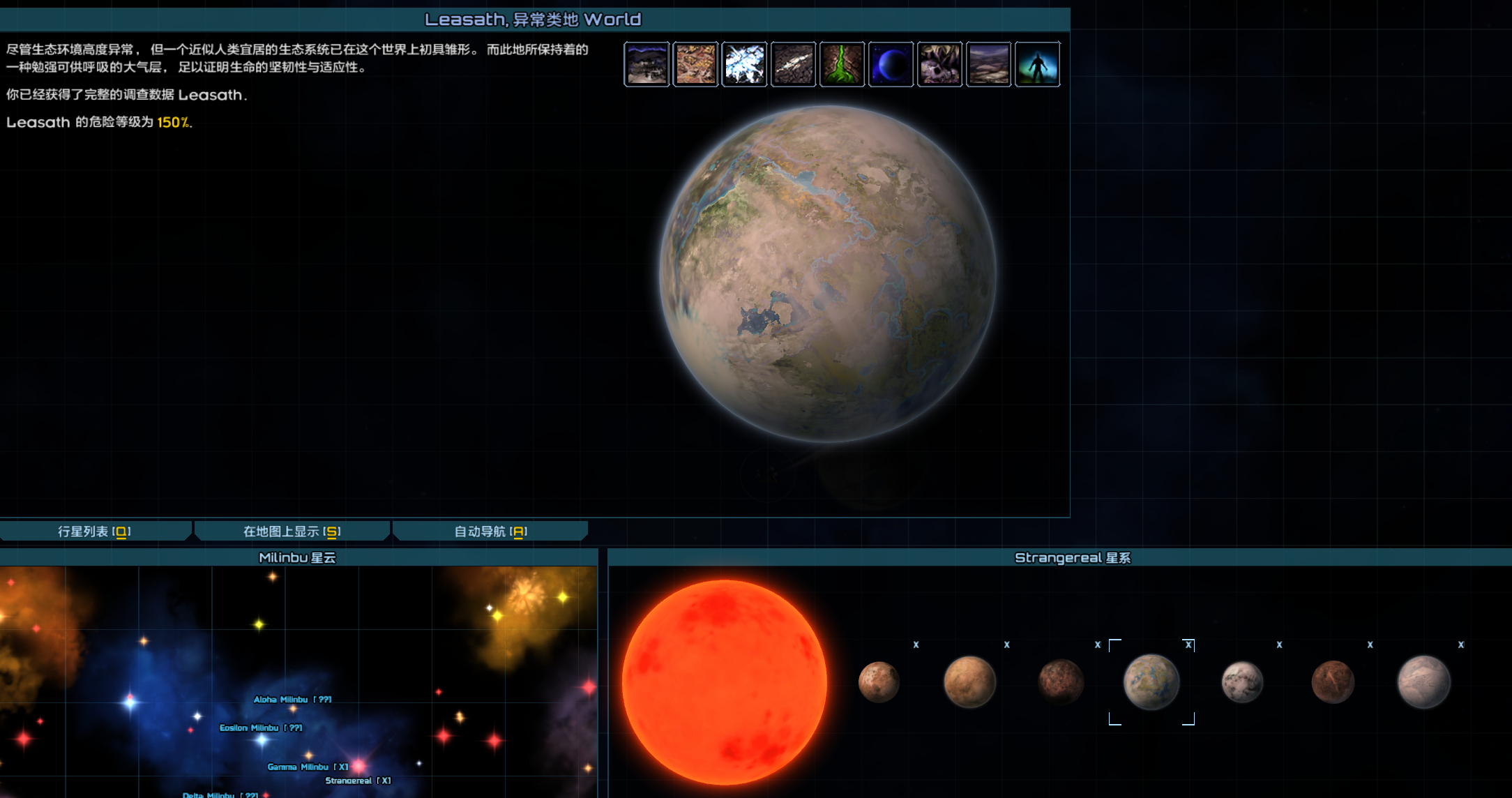Pick the first planet nearest the star
This screenshot has width=1512, height=798.
point(879,682)
